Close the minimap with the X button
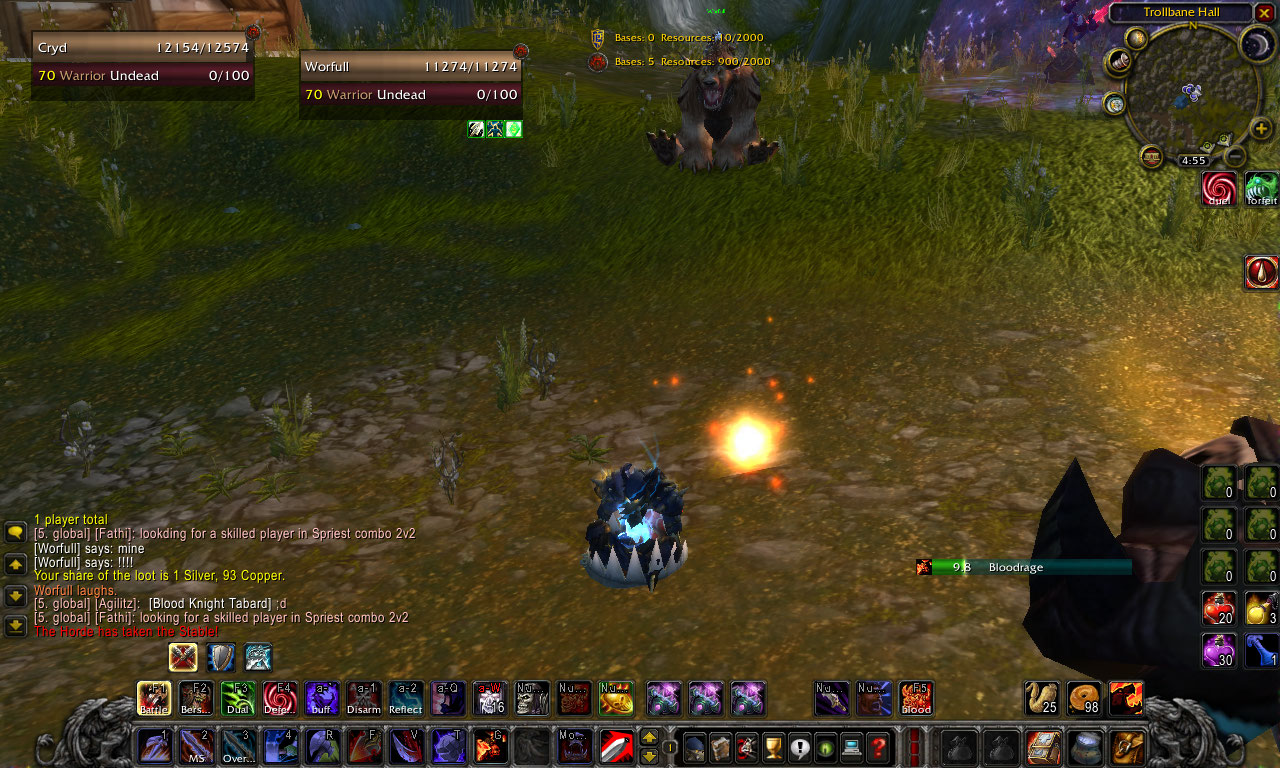The height and width of the screenshot is (768, 1280). click(1265, 12)
